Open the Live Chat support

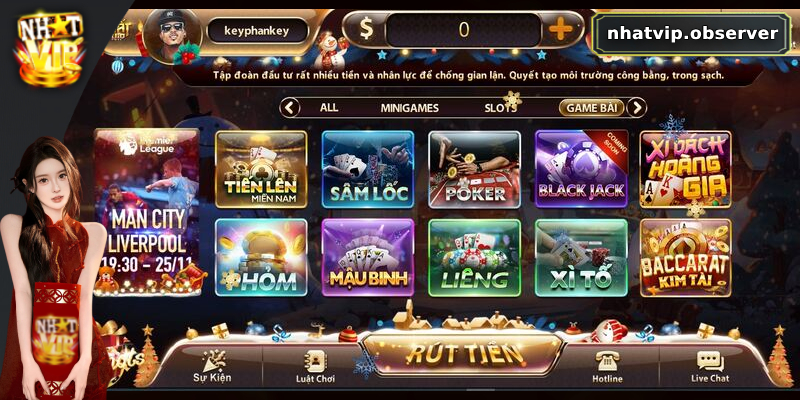click(709, 366)
